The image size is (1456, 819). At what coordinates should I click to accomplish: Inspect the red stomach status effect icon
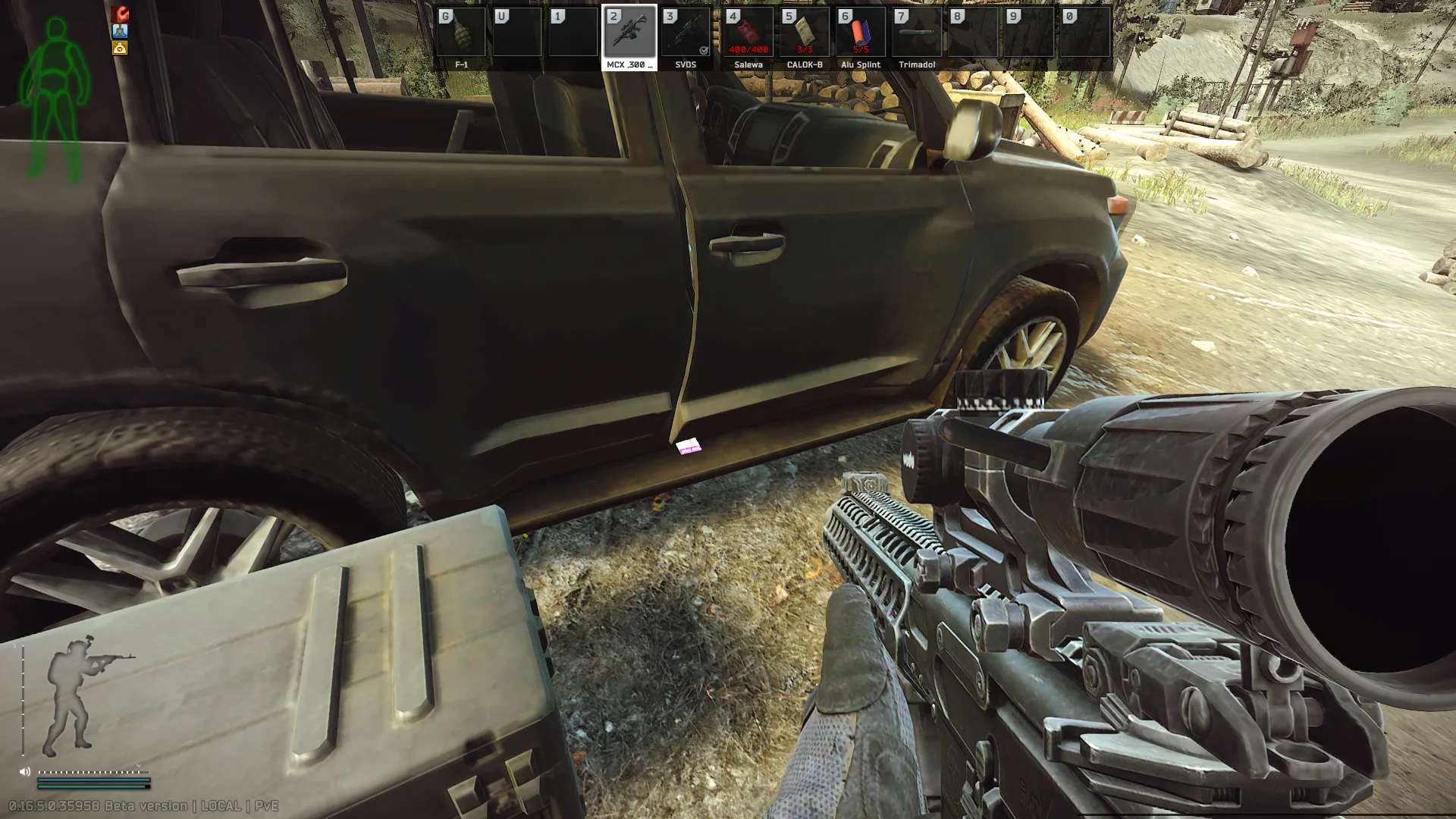tap(120, 14)
